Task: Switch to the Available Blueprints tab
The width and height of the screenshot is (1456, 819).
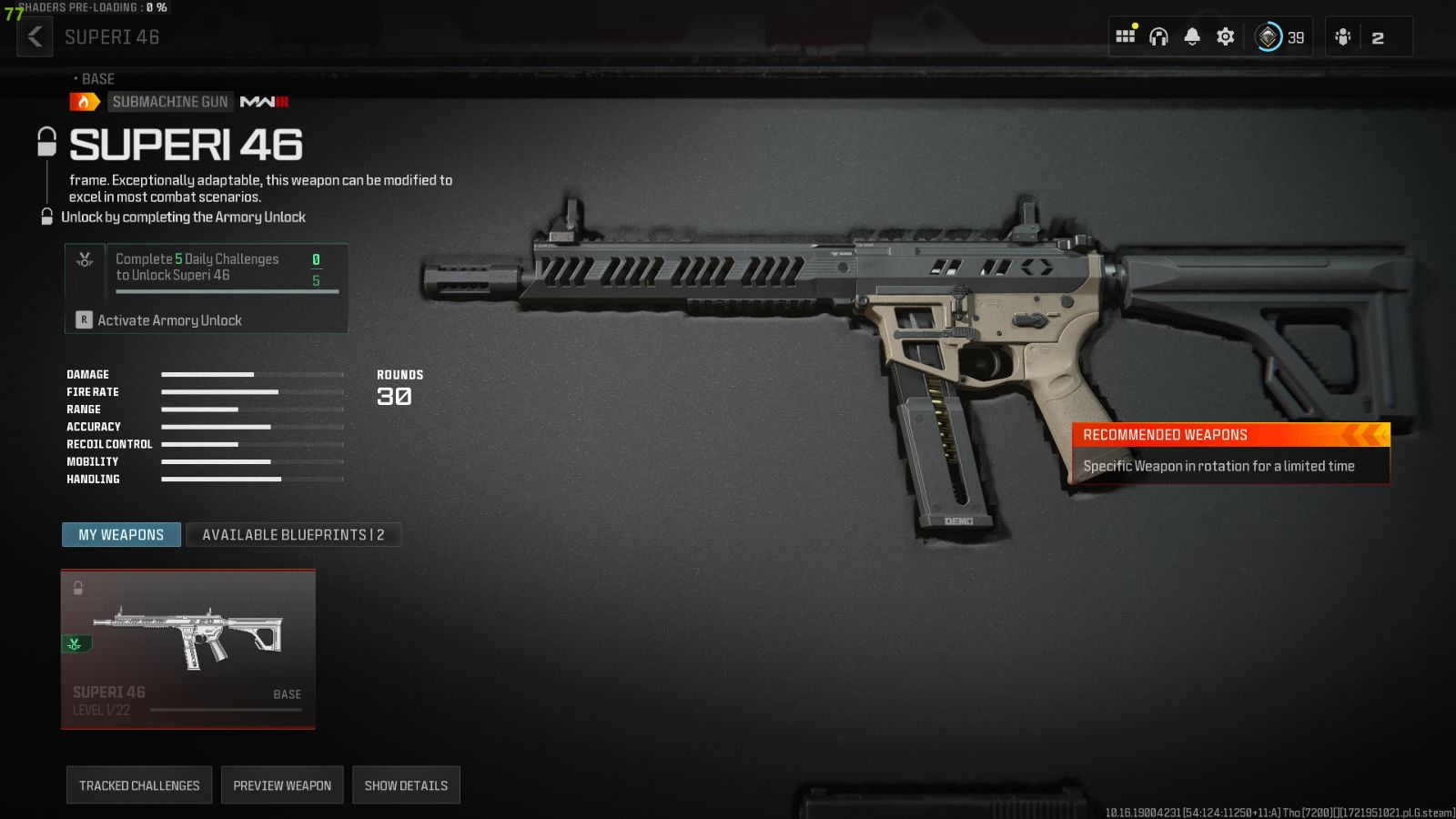Action: click(x=293, y=535)
